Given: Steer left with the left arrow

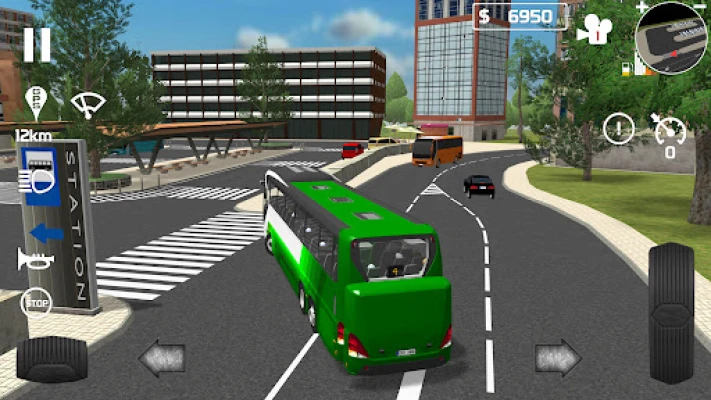Looking at the screenshot, I should [x=161, y=357].
